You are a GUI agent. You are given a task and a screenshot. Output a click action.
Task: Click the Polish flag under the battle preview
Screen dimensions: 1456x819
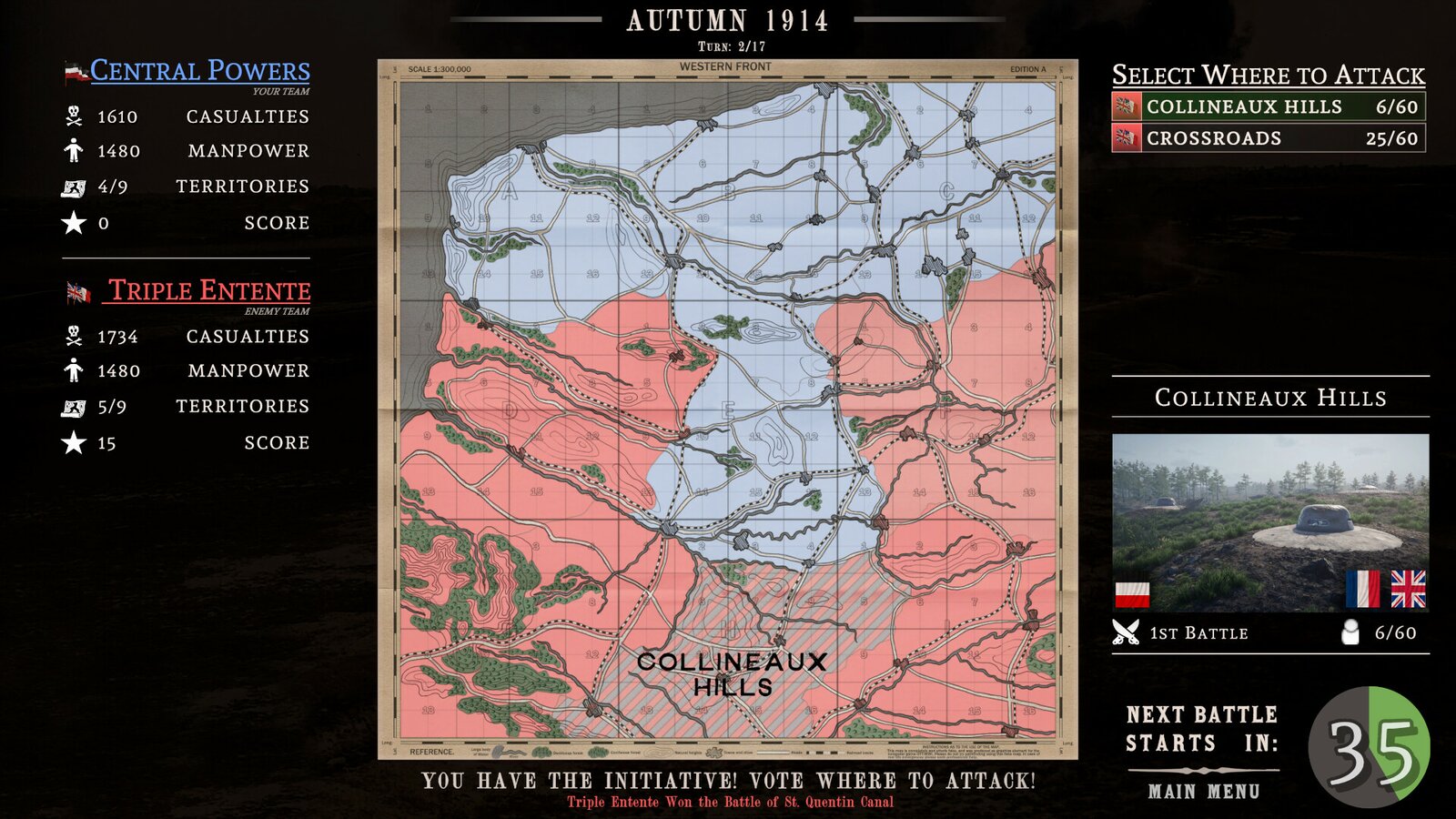click(1130, 596)
